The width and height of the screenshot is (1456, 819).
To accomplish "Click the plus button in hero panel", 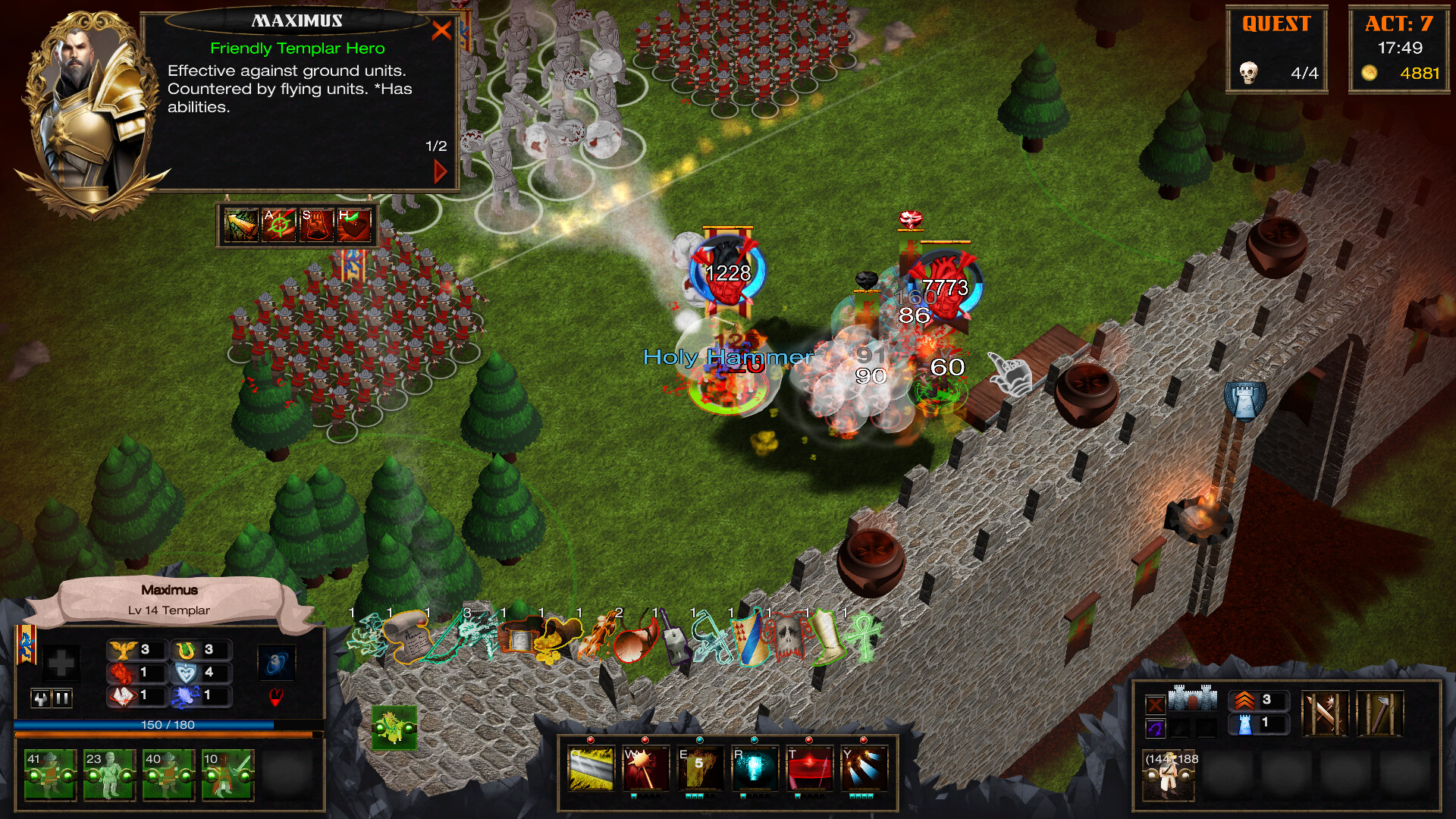I will [63, 665].
